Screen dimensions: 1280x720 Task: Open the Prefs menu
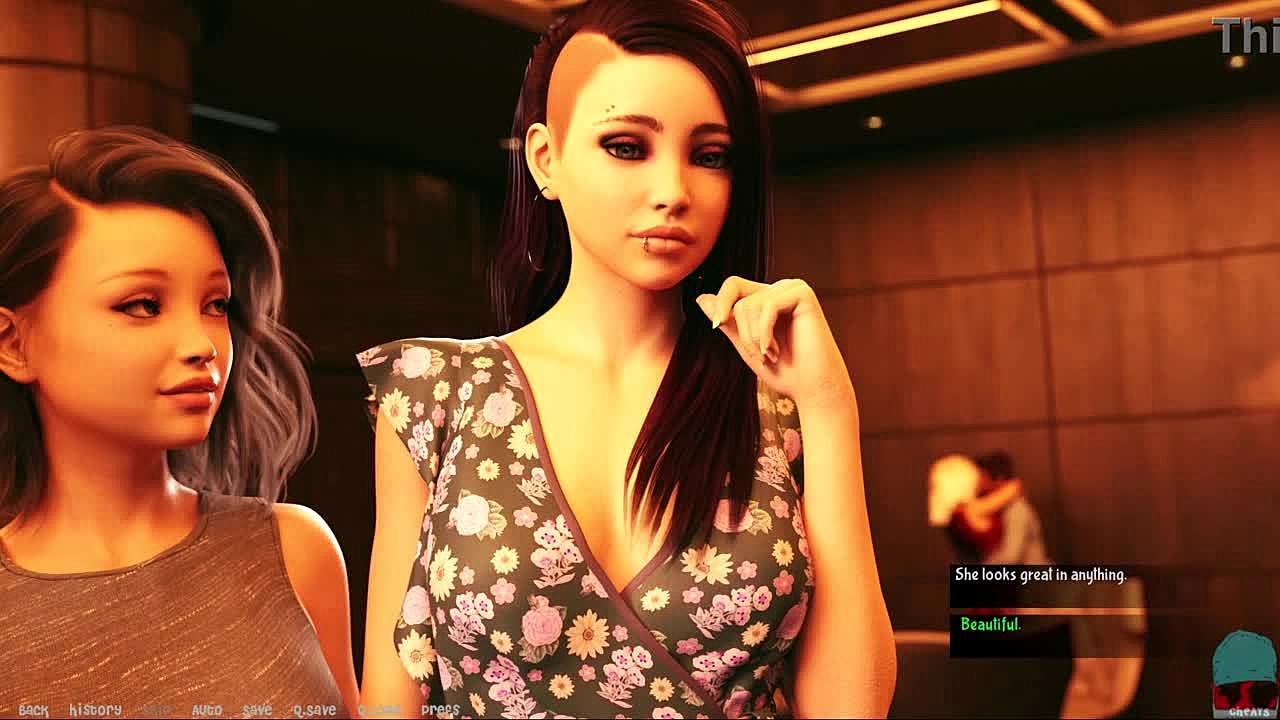440,710
